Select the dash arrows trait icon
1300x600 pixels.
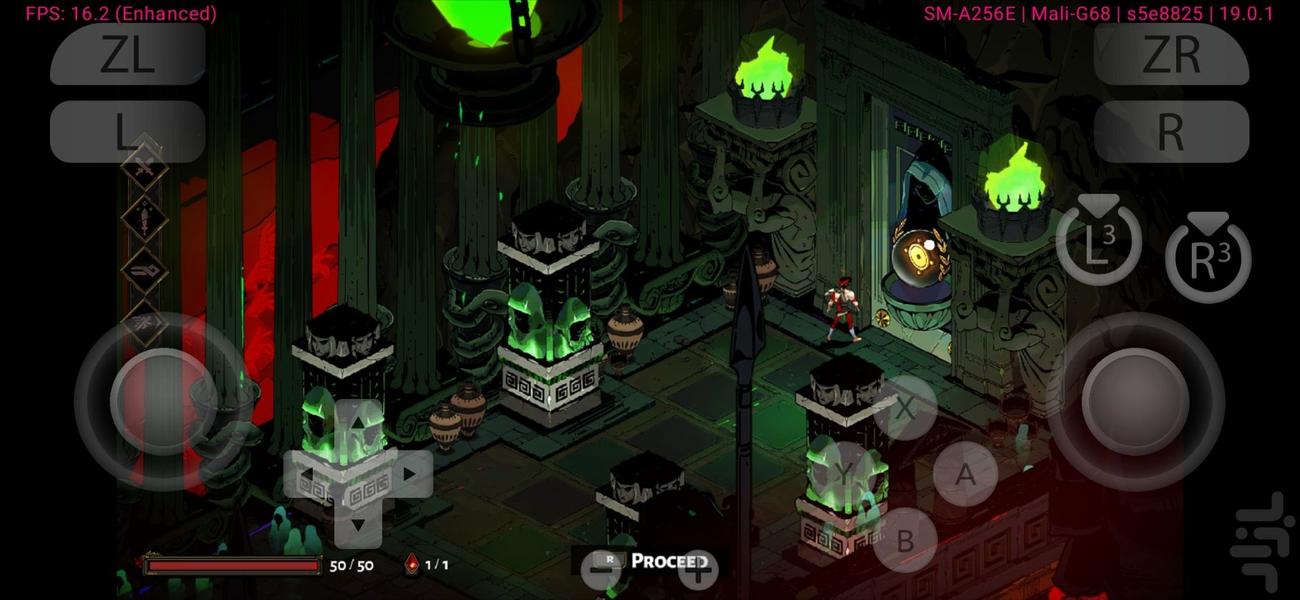[145, 270]
